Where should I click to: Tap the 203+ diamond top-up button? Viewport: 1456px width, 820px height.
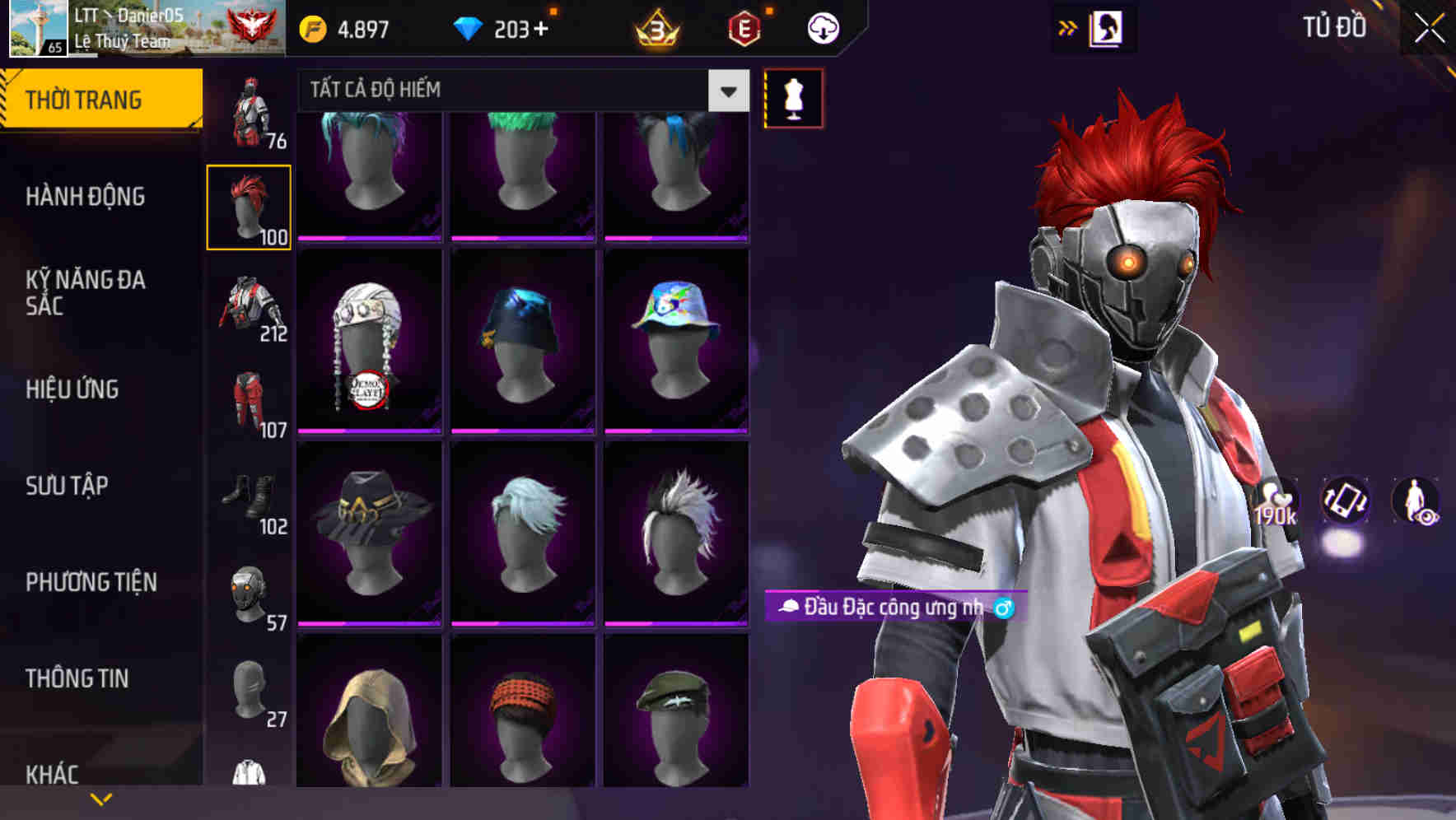point(519,27)
